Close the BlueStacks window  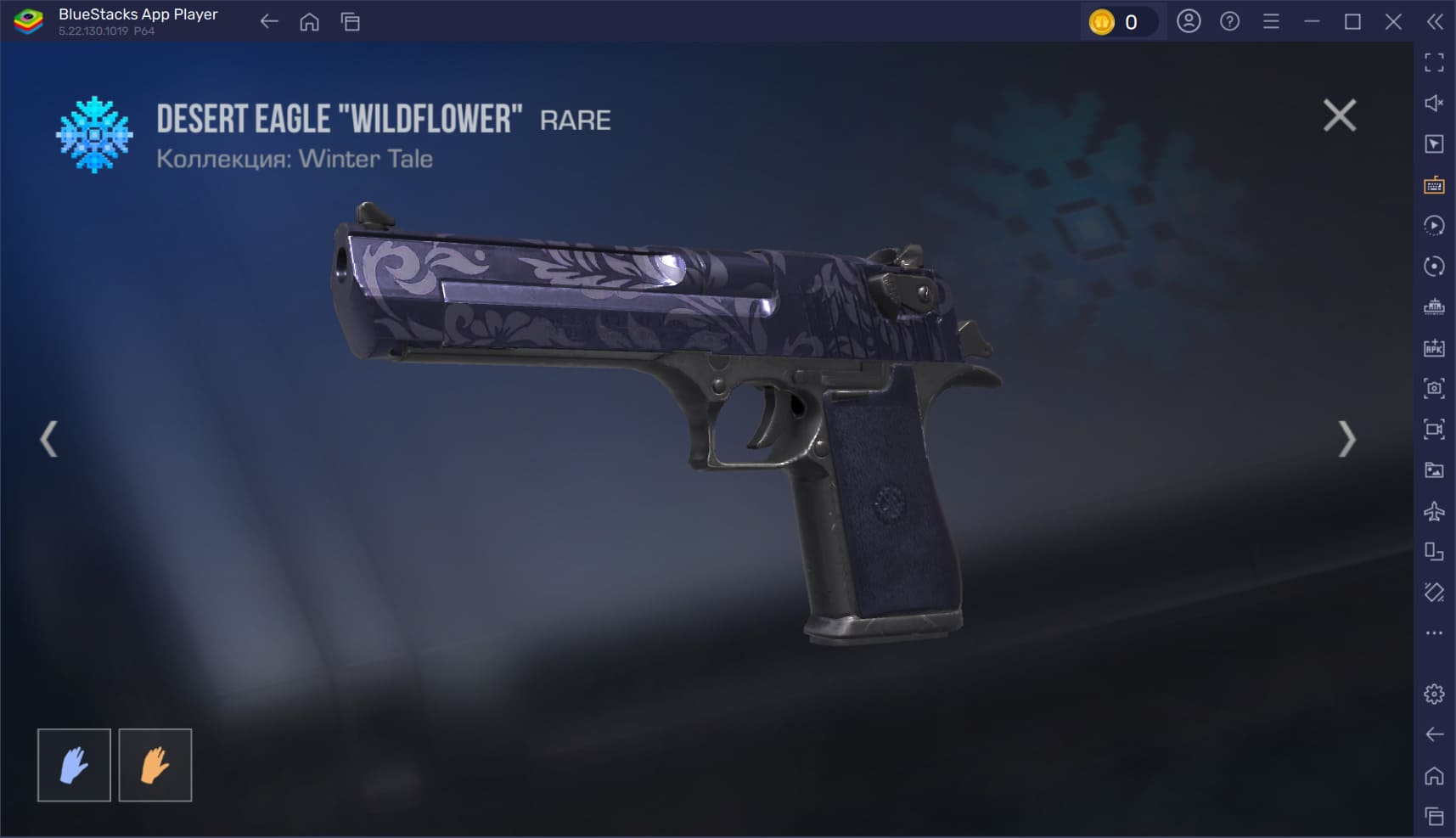pos(1393,22)
